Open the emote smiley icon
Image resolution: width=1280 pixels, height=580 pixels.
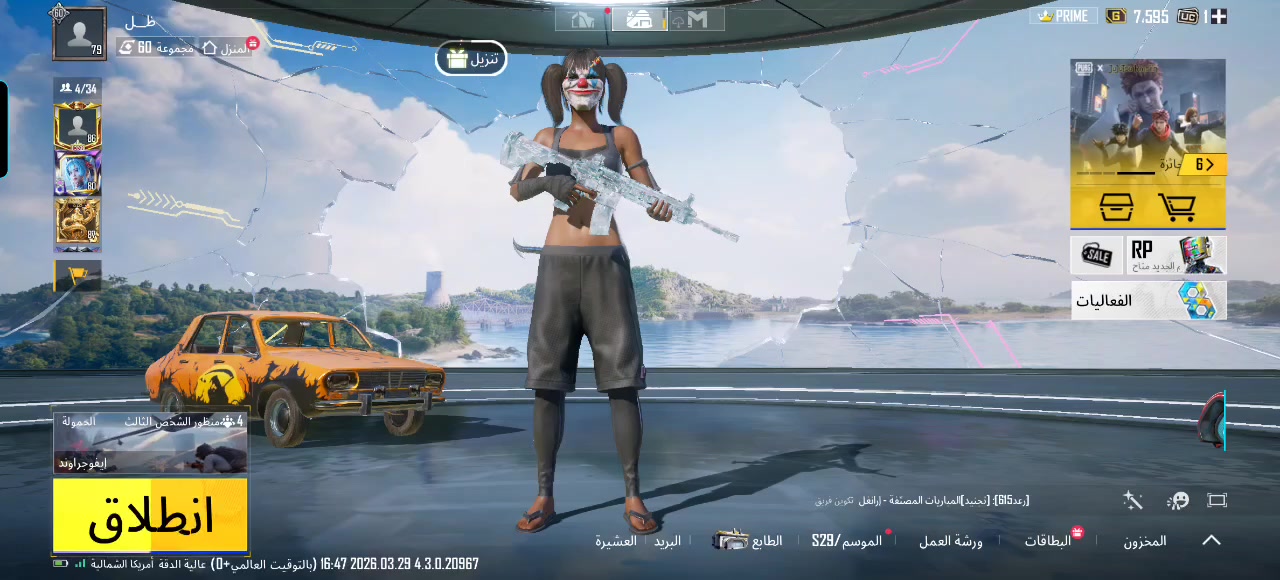(1178, 500)
